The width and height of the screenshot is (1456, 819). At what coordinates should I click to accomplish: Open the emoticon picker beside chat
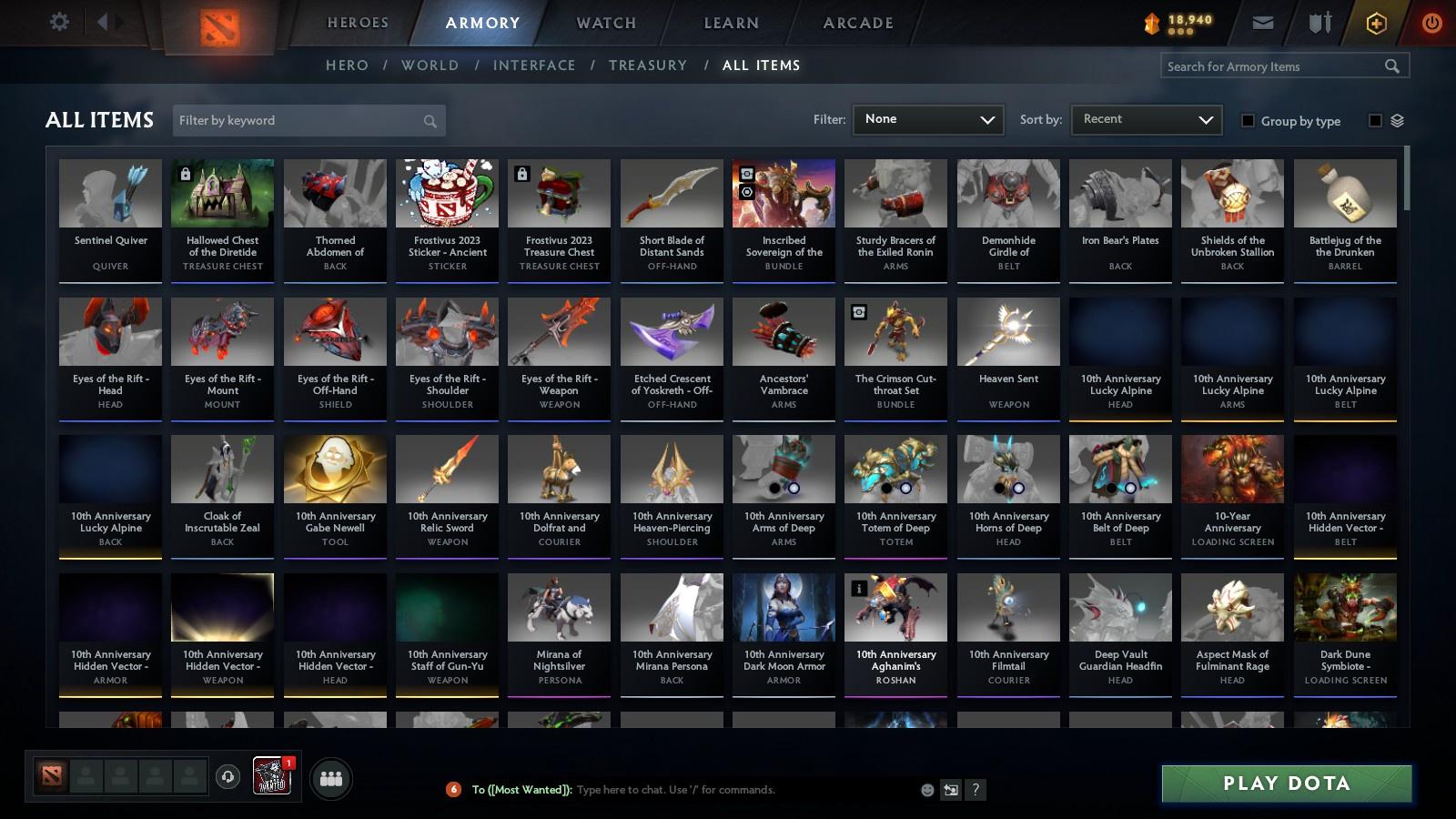click(925, 790)
